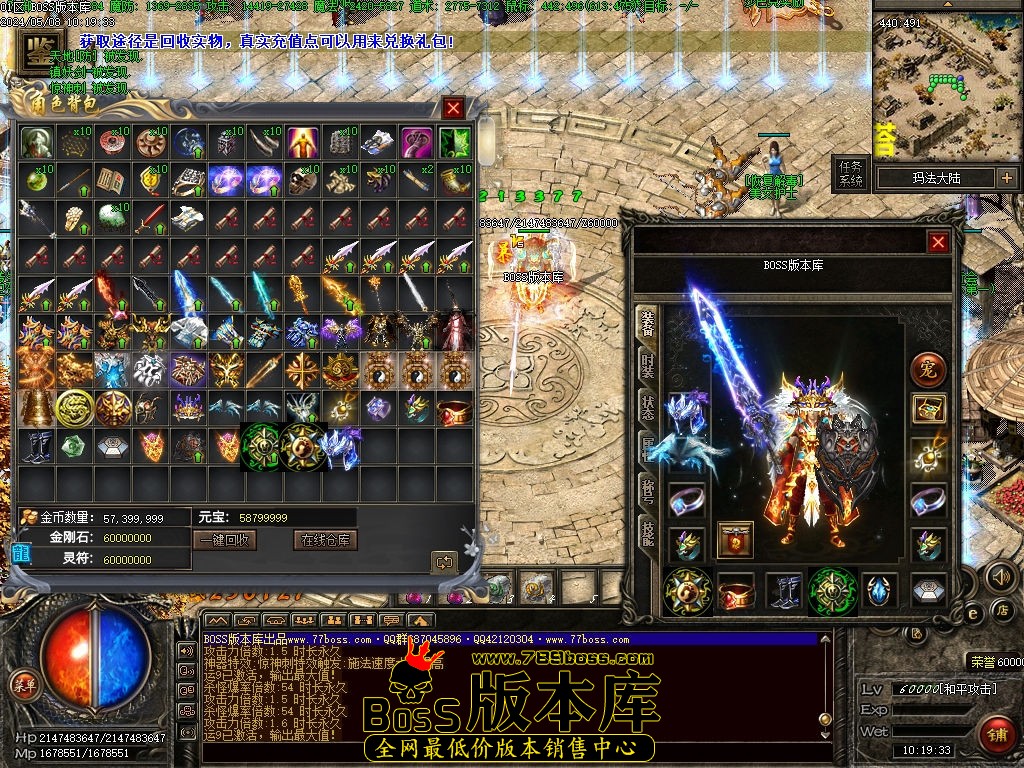The width and height of the screenshot is (1024, 768).
Task: Switch to the 时装 fashion tab
Action: pyautogui.click(x=647, y=367)
